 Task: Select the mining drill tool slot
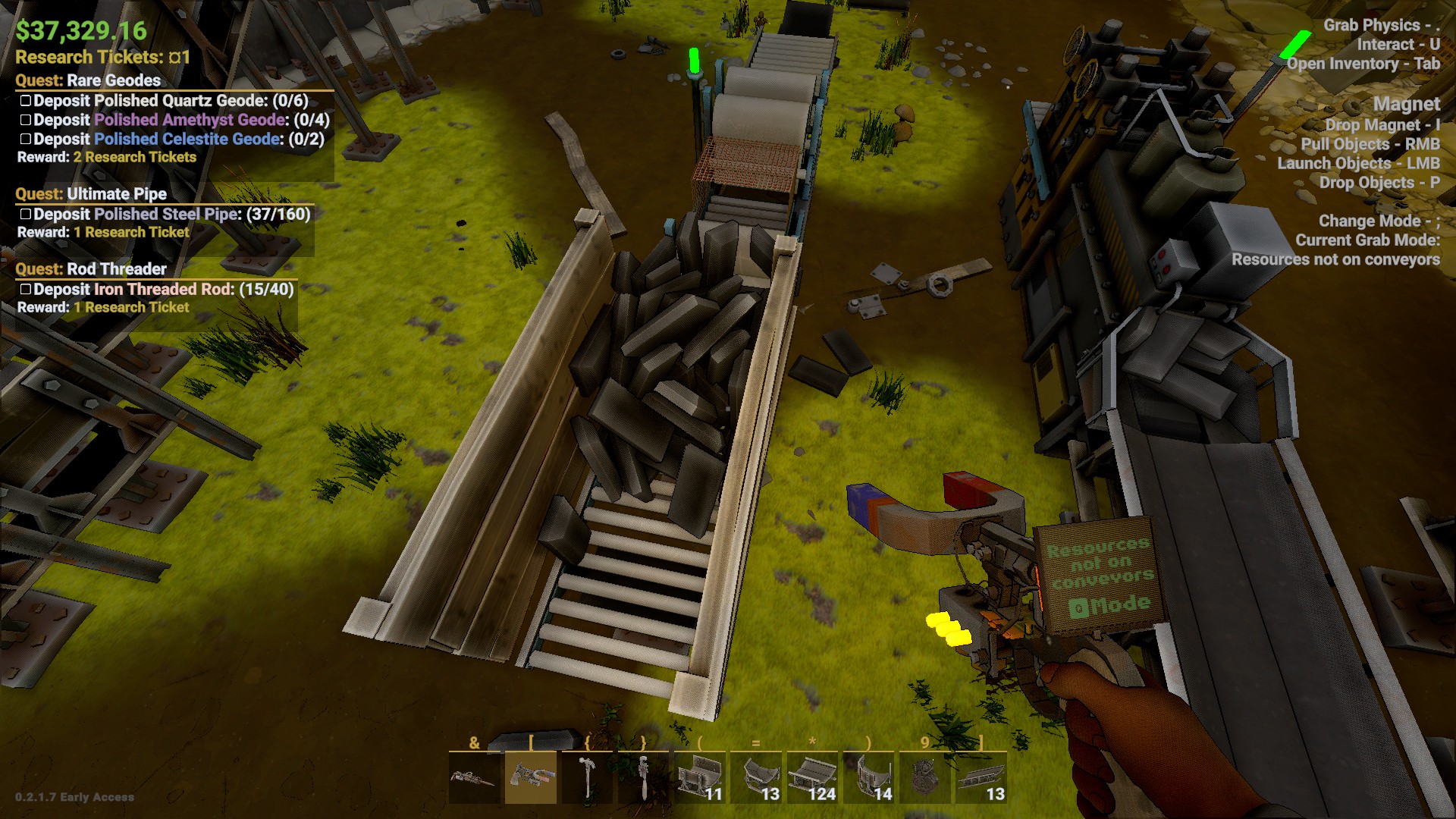coord(474,777)
